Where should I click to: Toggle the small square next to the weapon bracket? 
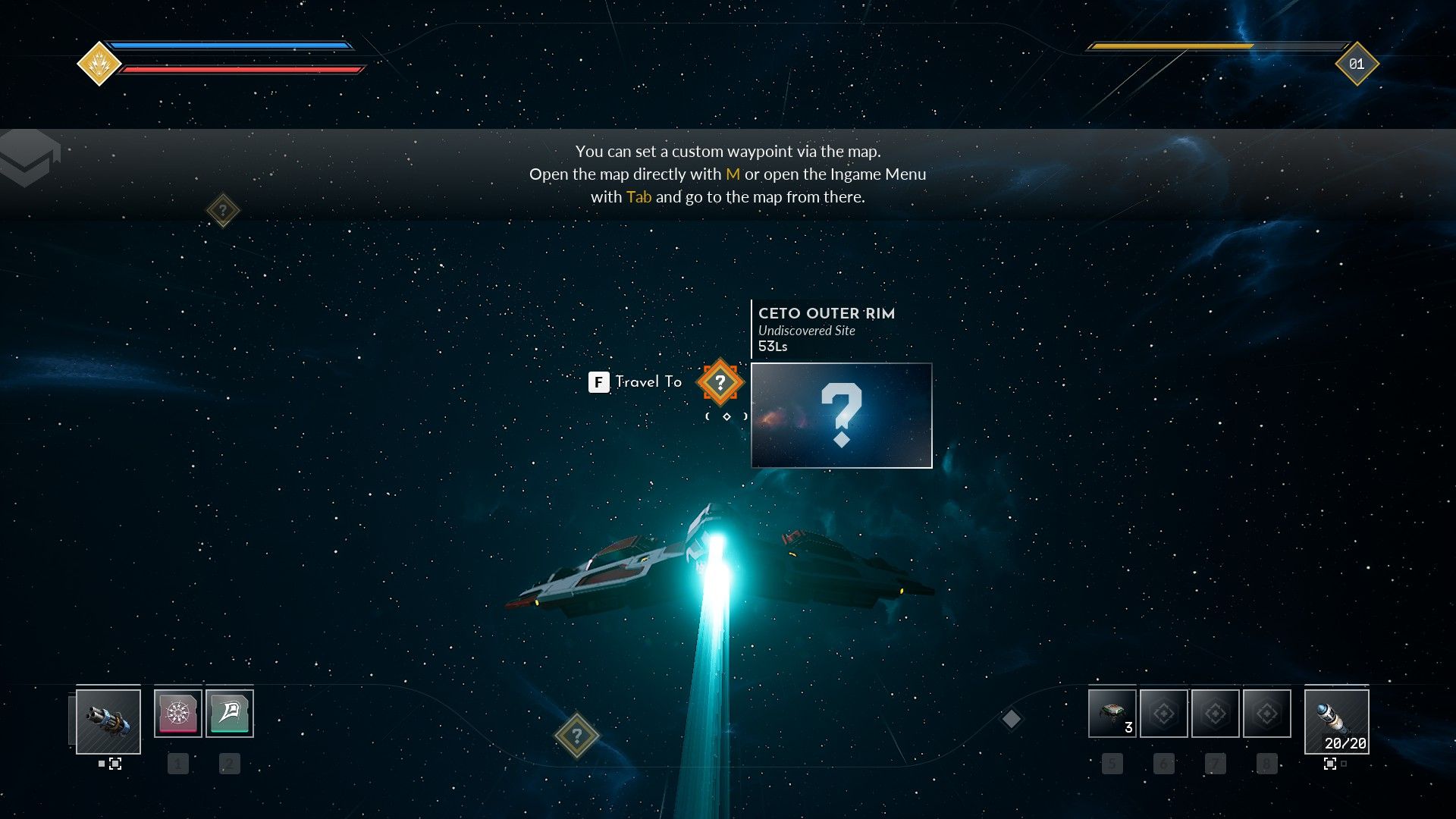click(x=101, y=764)
